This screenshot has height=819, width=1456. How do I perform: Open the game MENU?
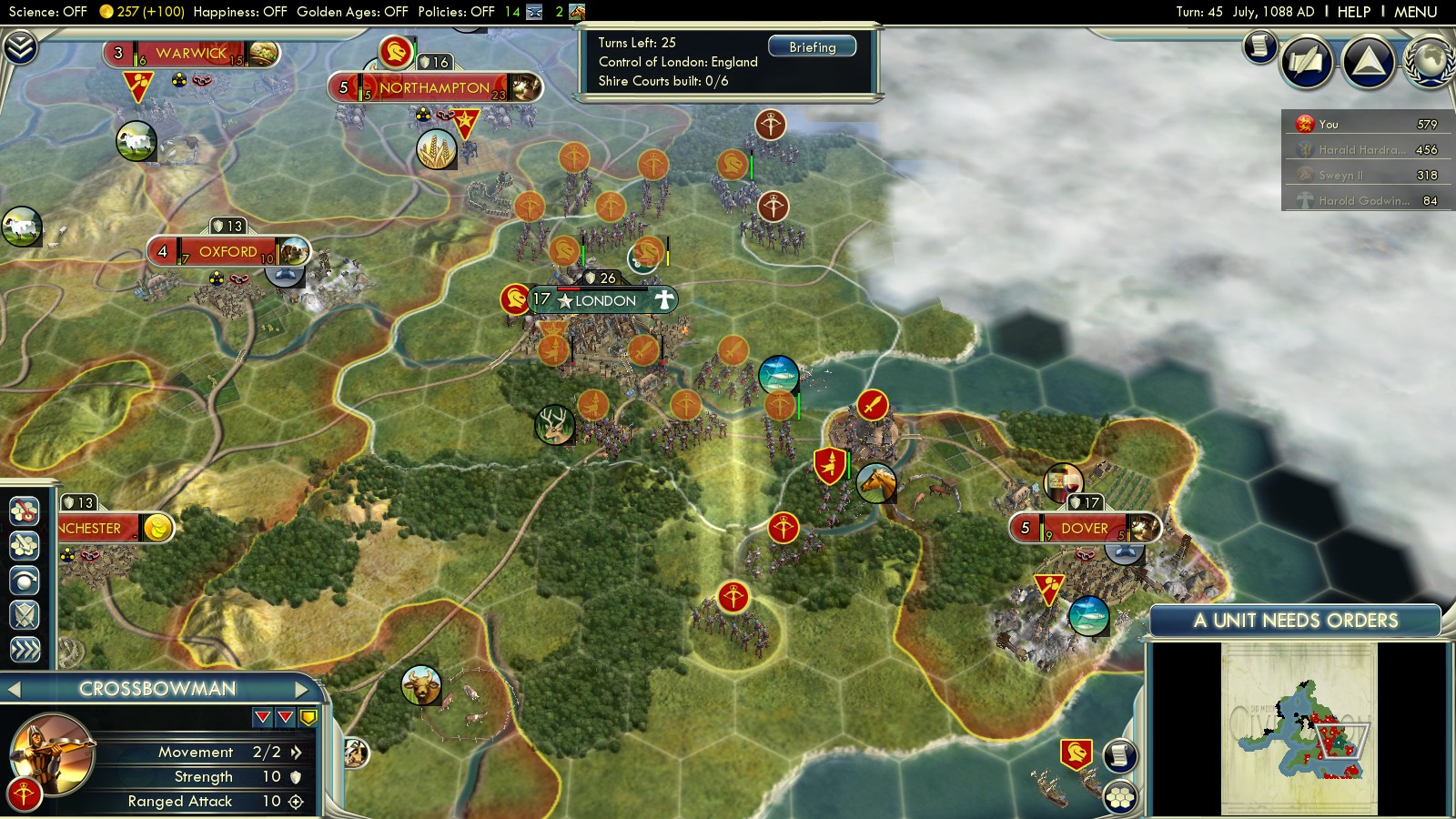coord(1415,12)
